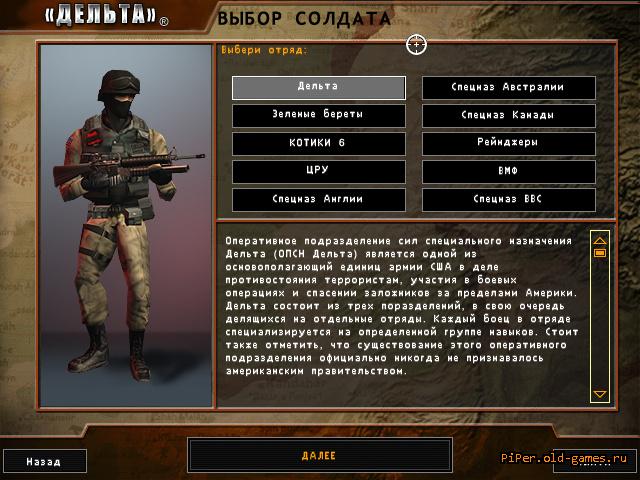Select the Дельта squad
The width and height of the screenshot is (640, 480).
tap(318, 87)
